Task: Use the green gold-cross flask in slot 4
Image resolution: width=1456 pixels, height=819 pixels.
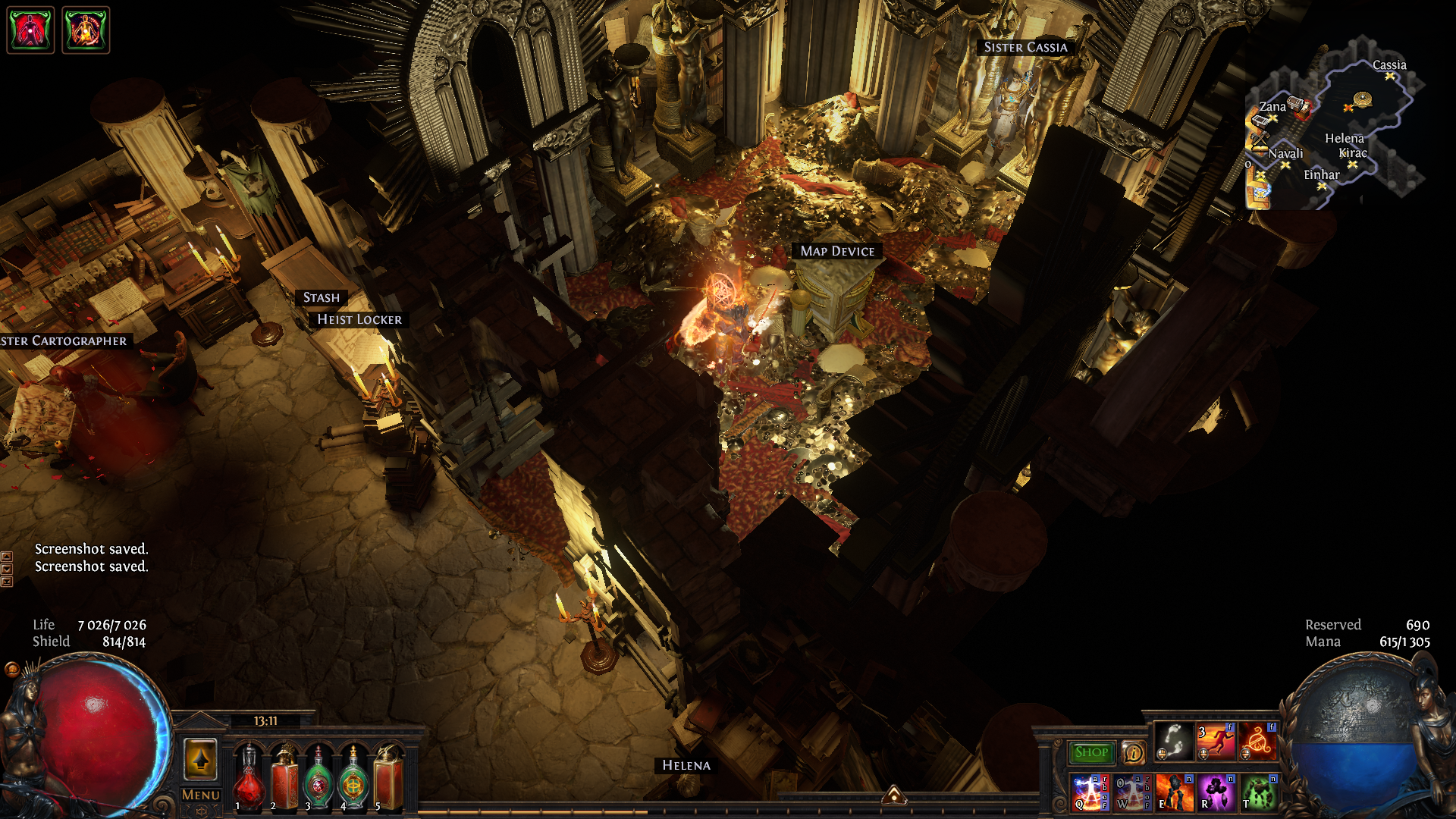Action: [353, 777]
